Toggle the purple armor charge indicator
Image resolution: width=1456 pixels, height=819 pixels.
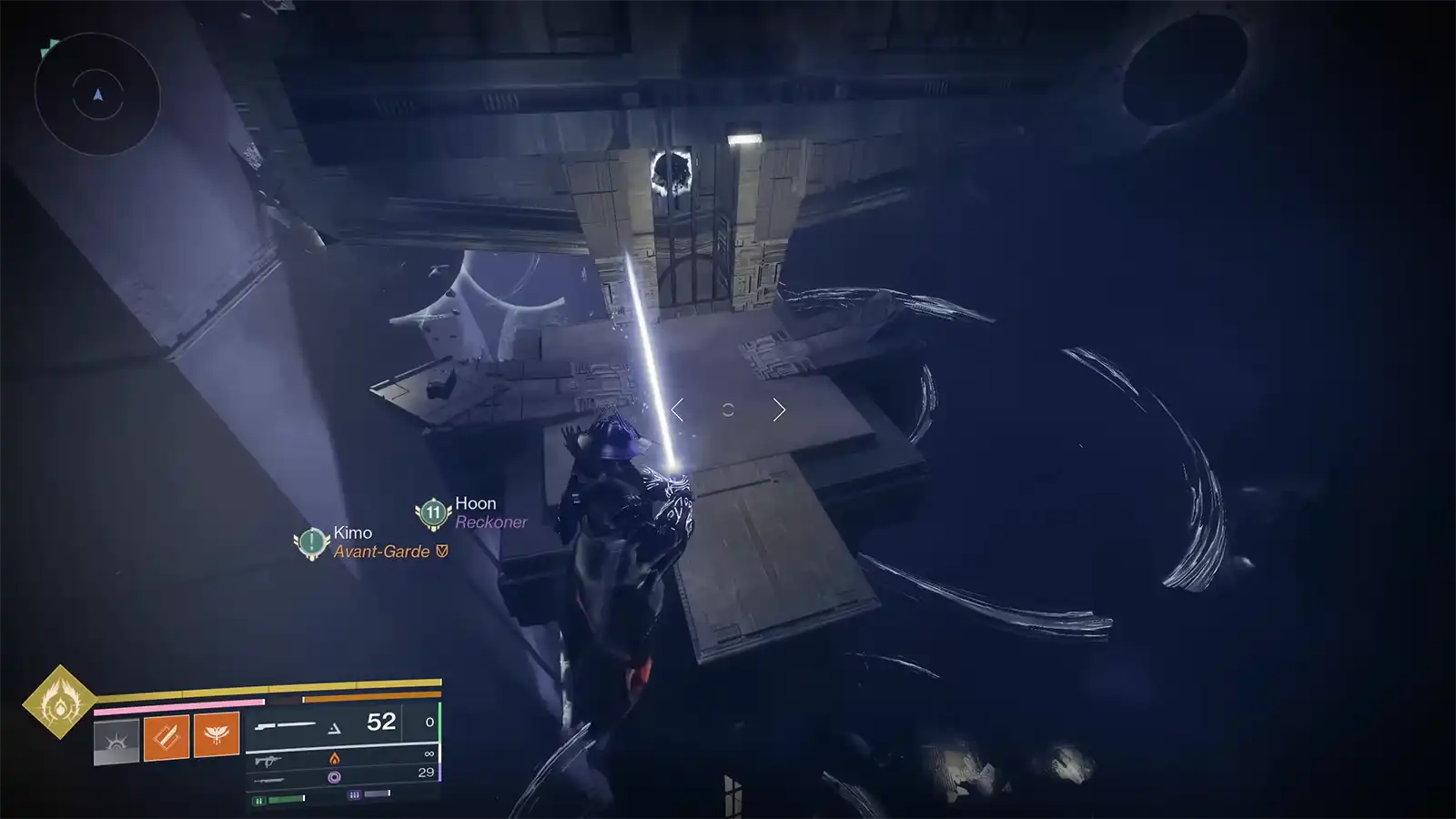pos(354,795)
